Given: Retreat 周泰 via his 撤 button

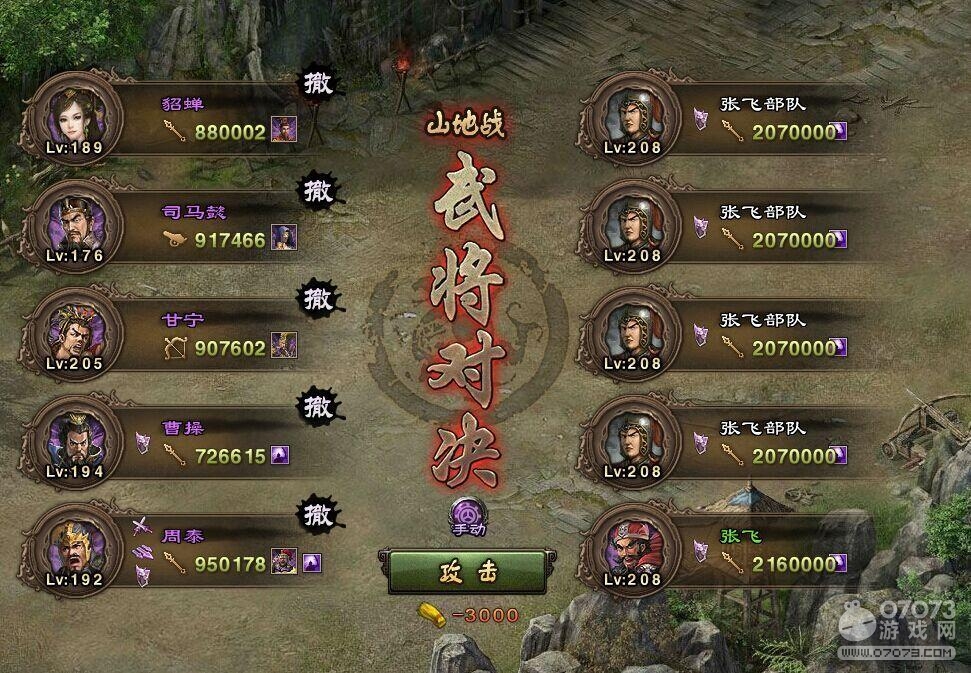Looking at the screenshot, I should (x=318, y=514).
